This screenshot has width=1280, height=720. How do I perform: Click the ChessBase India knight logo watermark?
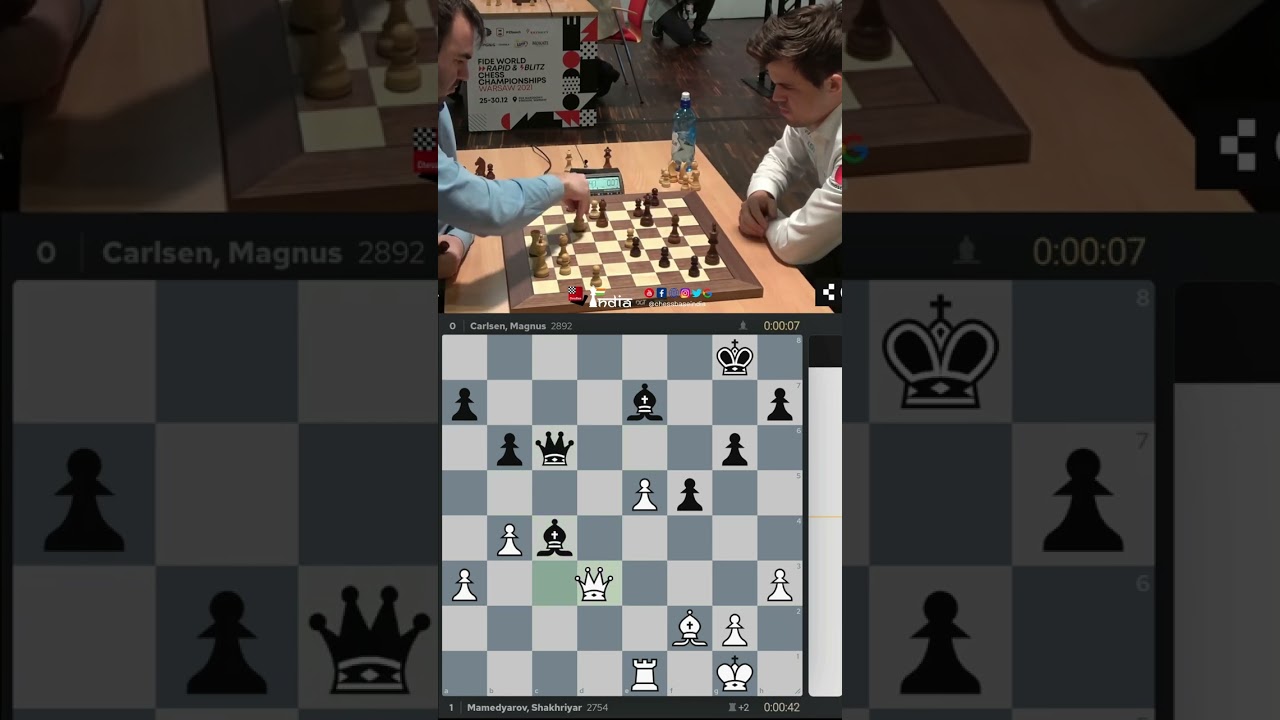coord(593,295)
